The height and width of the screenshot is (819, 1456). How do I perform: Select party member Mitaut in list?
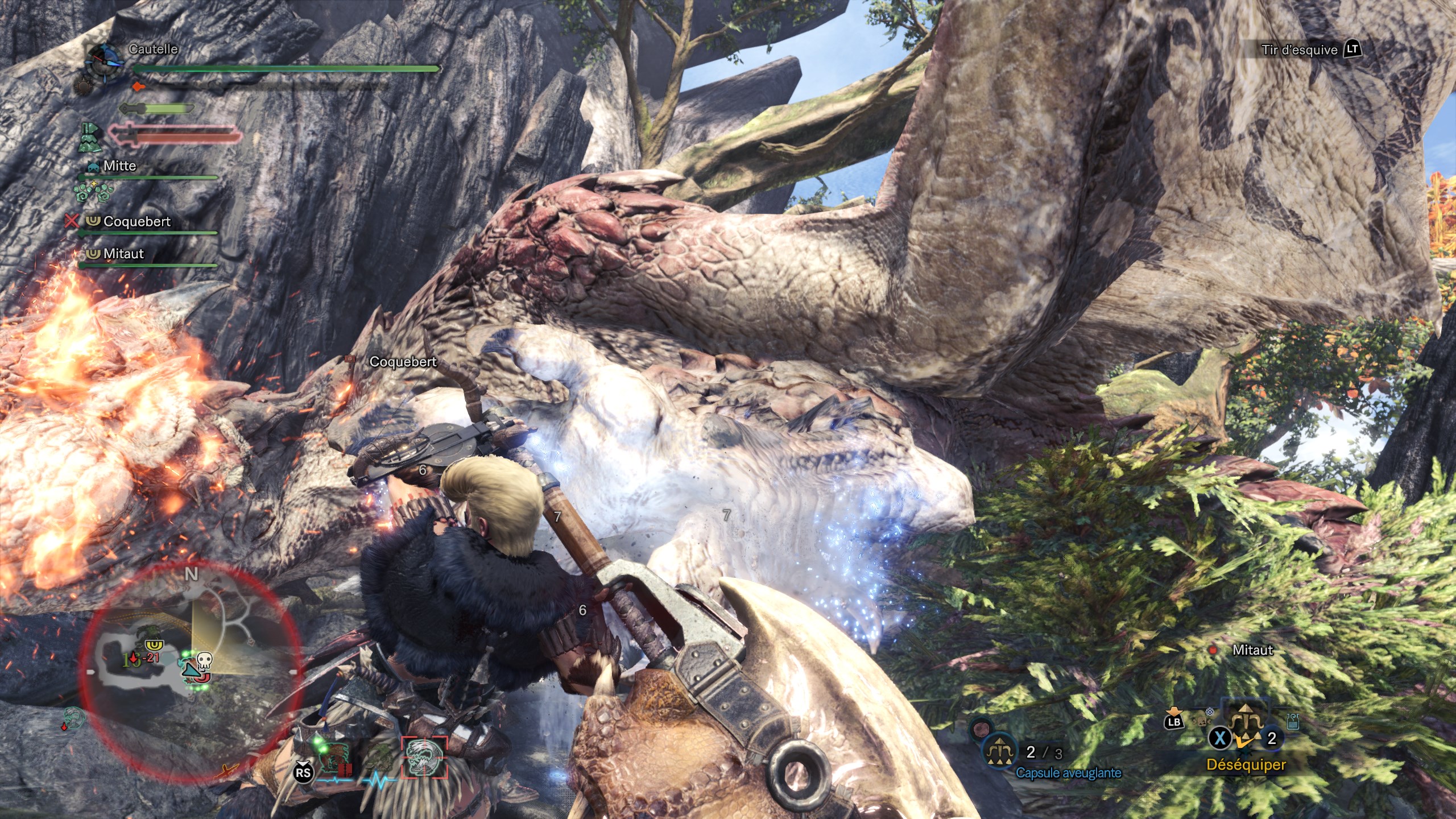(123, 254)
